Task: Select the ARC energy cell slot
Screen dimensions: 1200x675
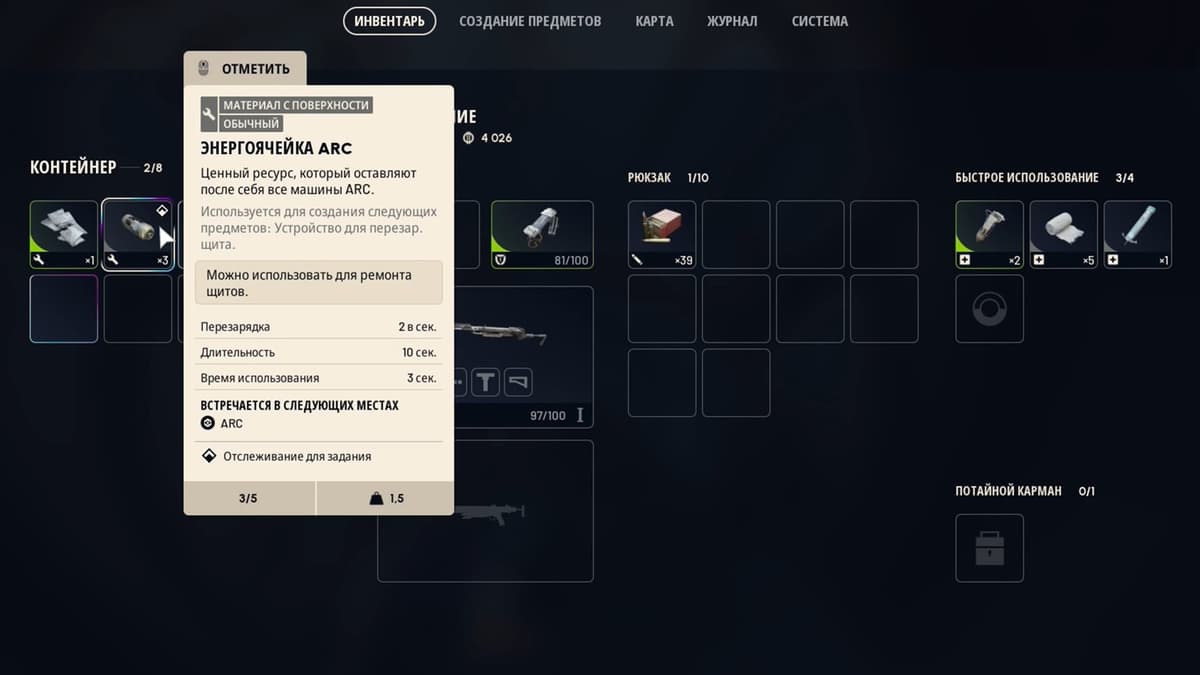Action: click(137, 235)
